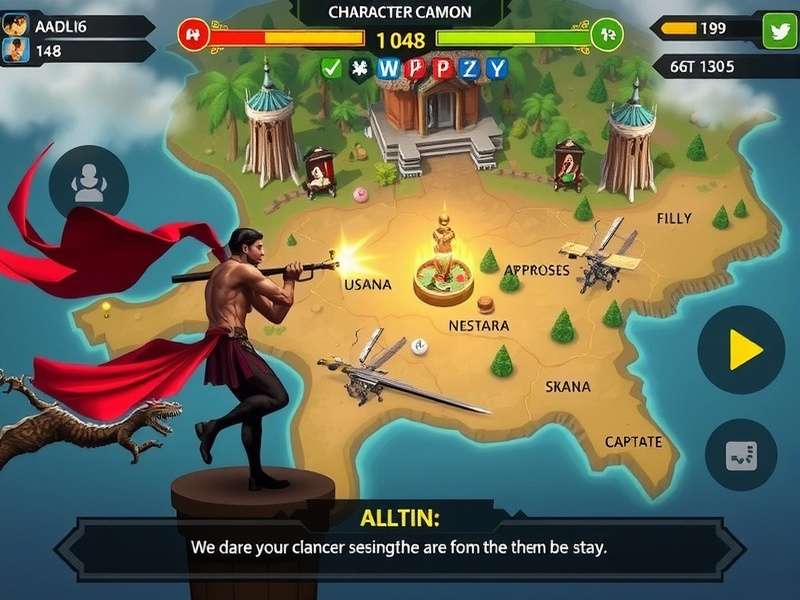Choose the dark splat icon tile
Screen dimensions: 800x600
(x=359, y=68)
